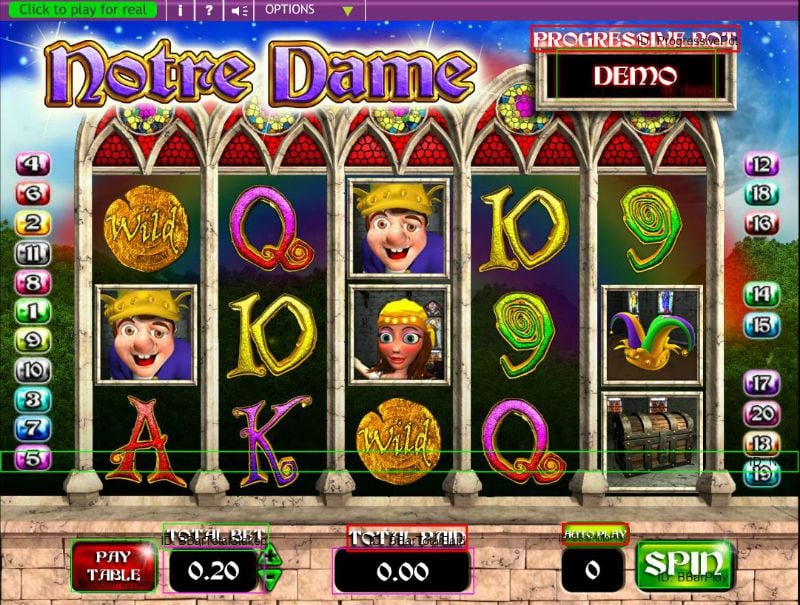Select payline 17 marker
The width and height of the screenshot is (800, 605).
coord(761,382)
